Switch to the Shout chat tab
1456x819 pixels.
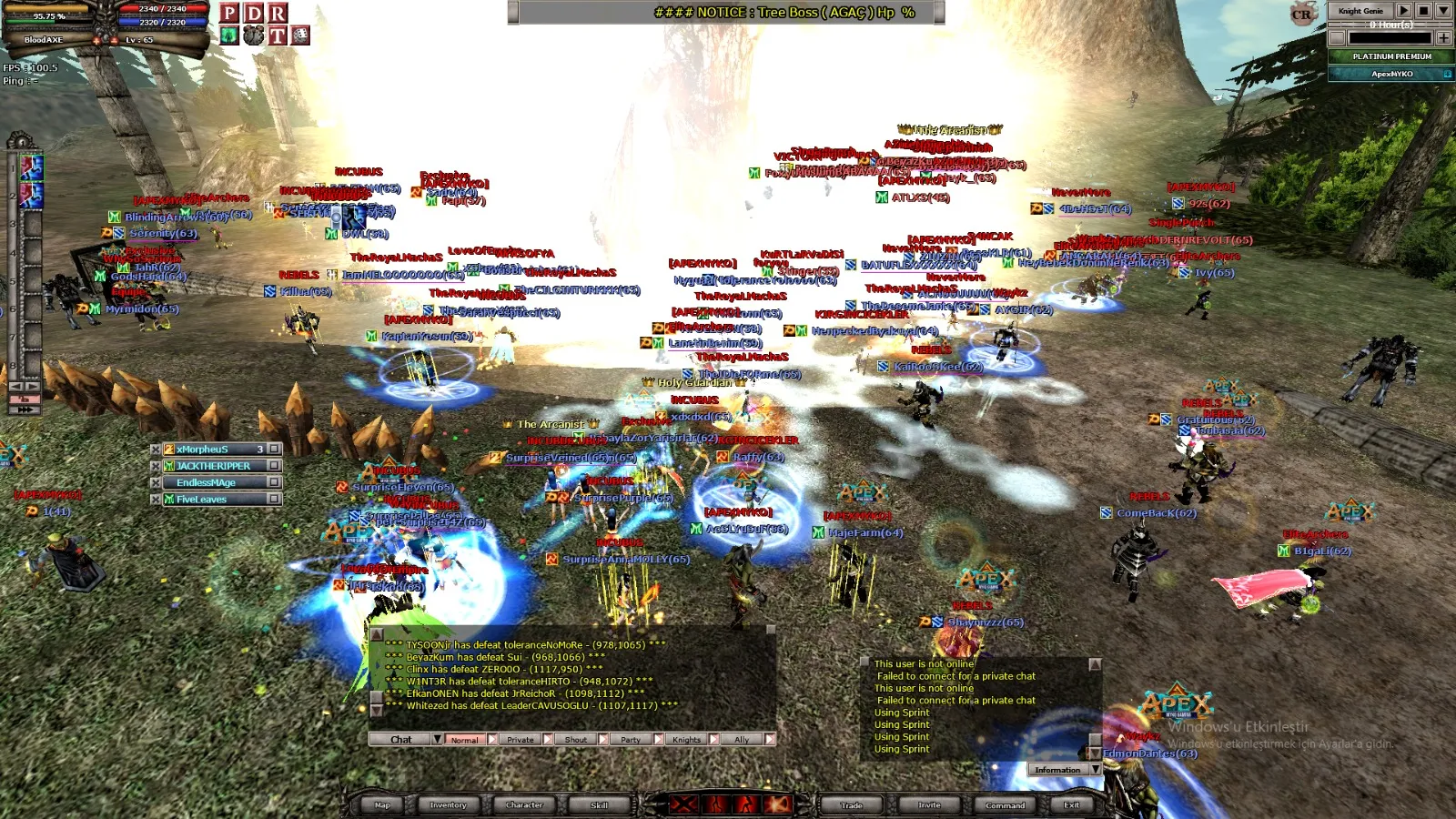click(x=576, y=739)
